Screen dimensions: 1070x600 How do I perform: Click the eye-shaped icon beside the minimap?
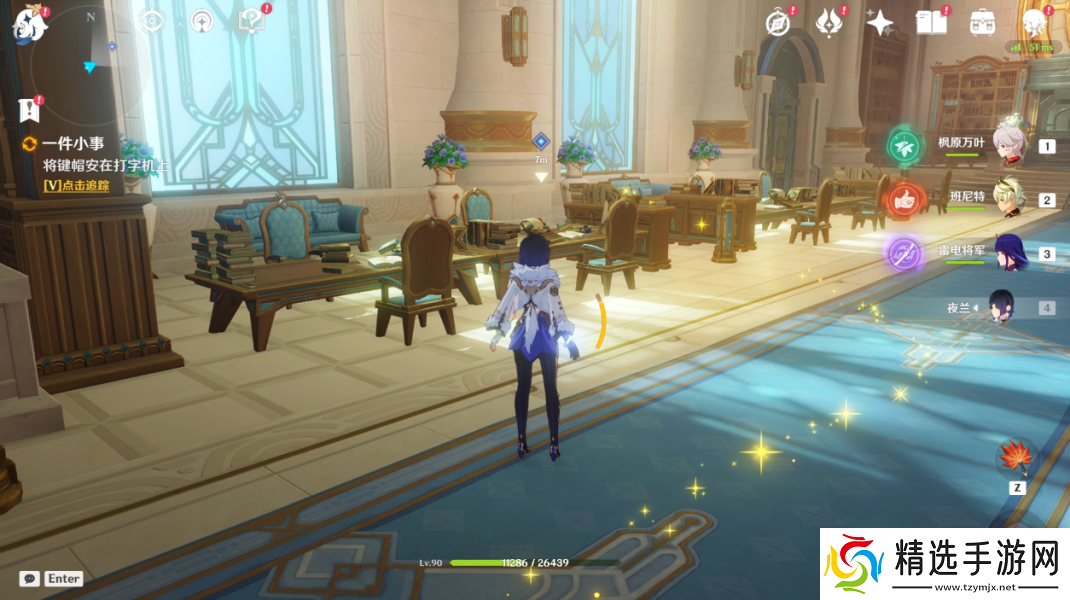coord(151,20)
